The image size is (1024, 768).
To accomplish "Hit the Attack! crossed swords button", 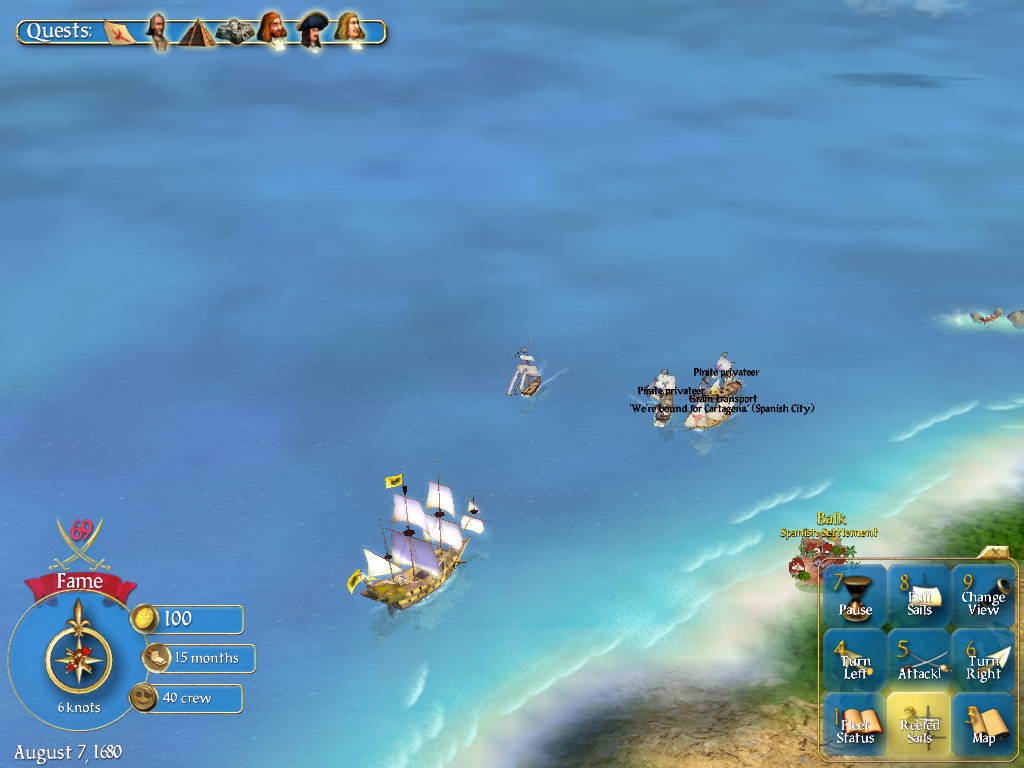I will tap(919, 660).
